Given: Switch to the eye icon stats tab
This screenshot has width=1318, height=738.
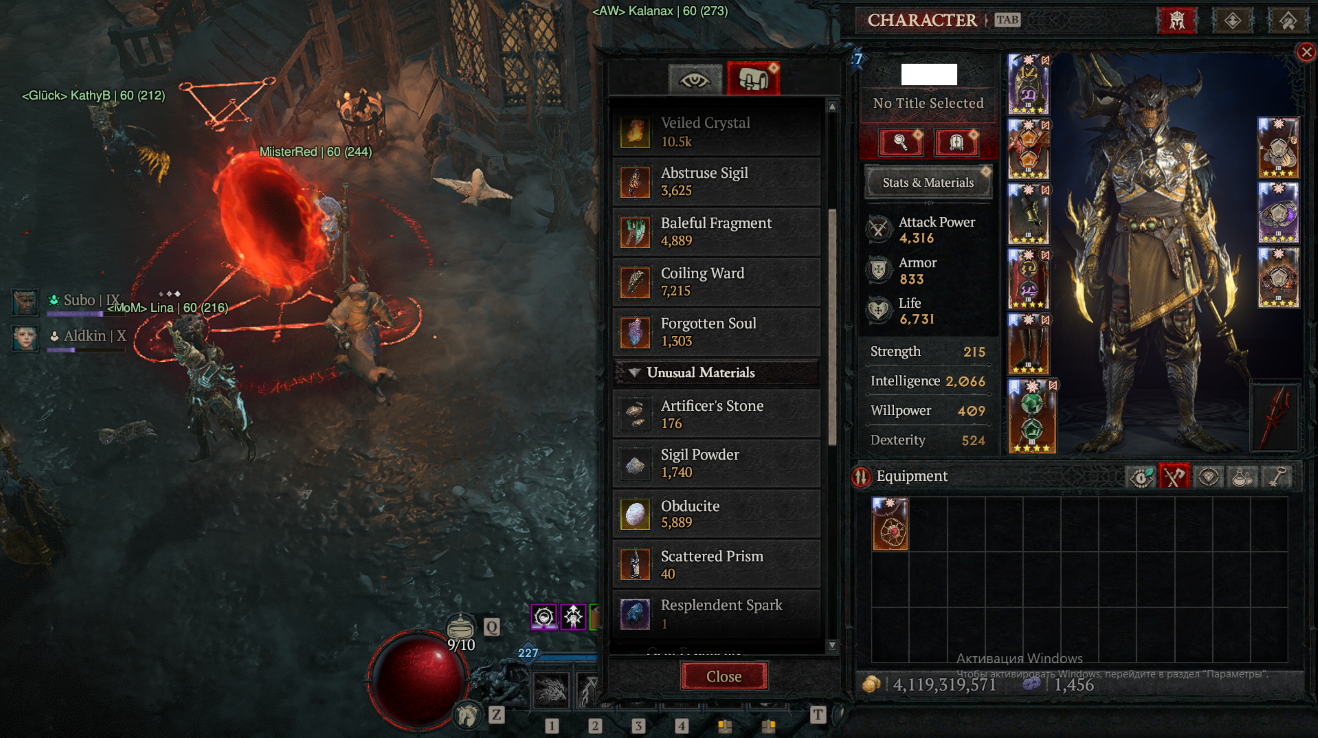Looking at the screenshot, I should coord(693,78).
